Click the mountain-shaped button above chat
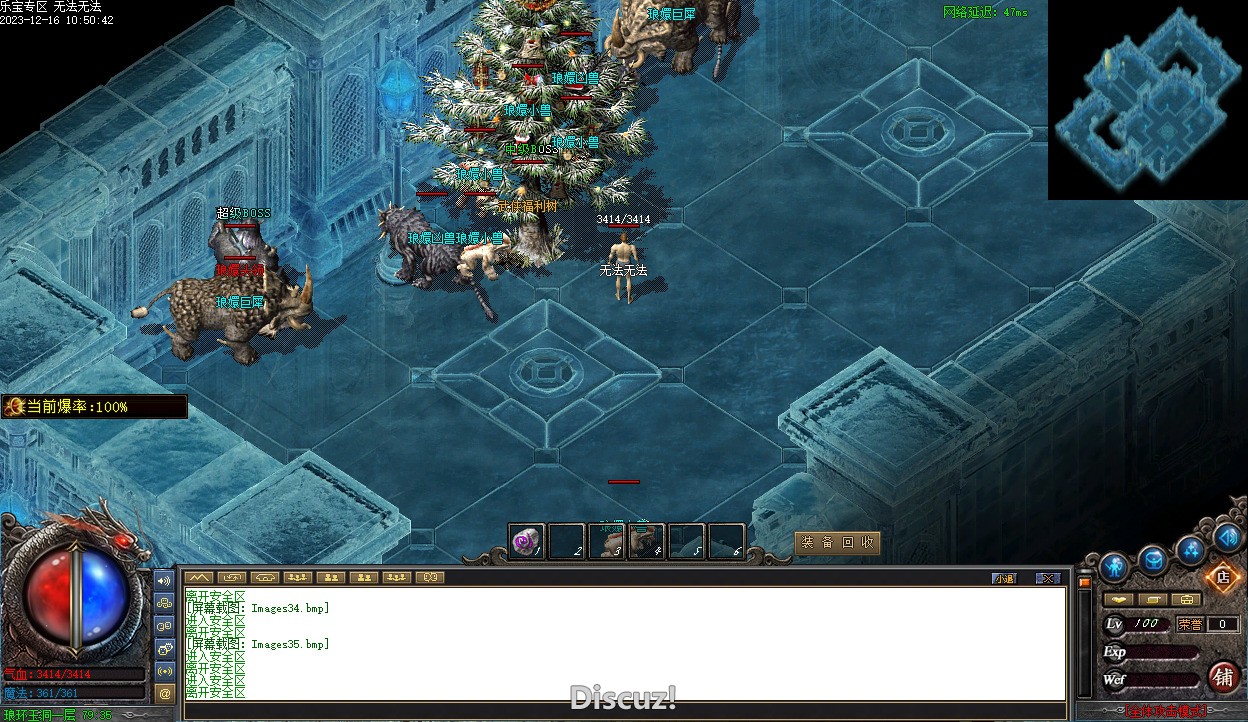 click(198, 577)
